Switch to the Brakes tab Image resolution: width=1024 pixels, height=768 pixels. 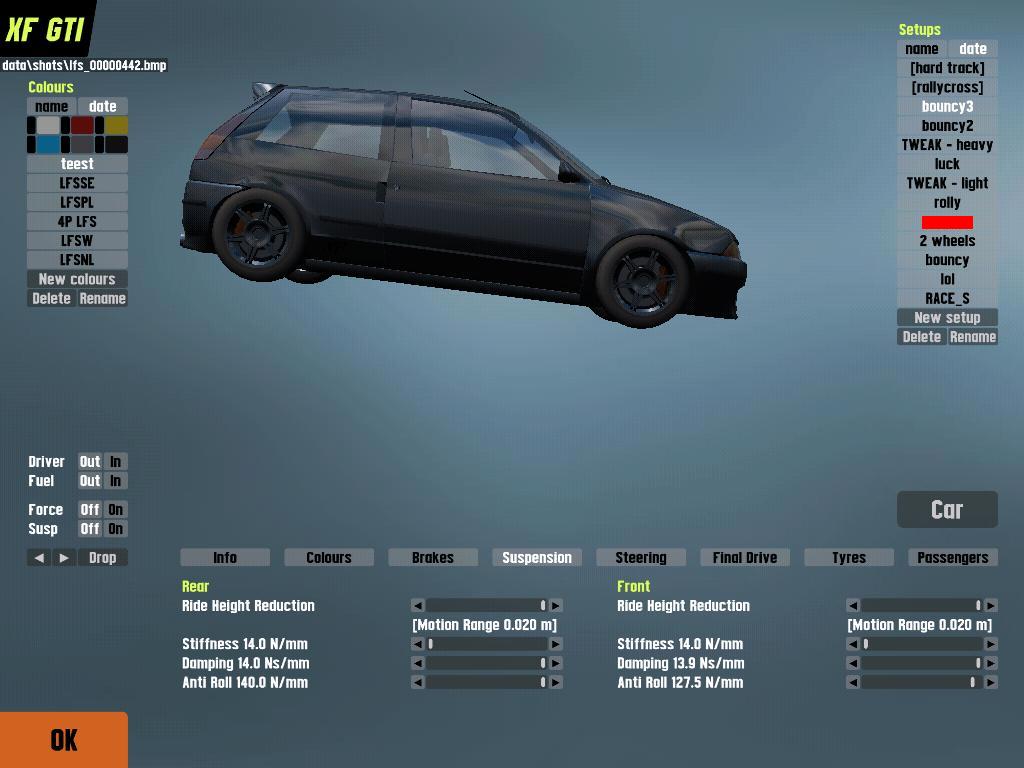pyautogui.click(x=432, y=558)
